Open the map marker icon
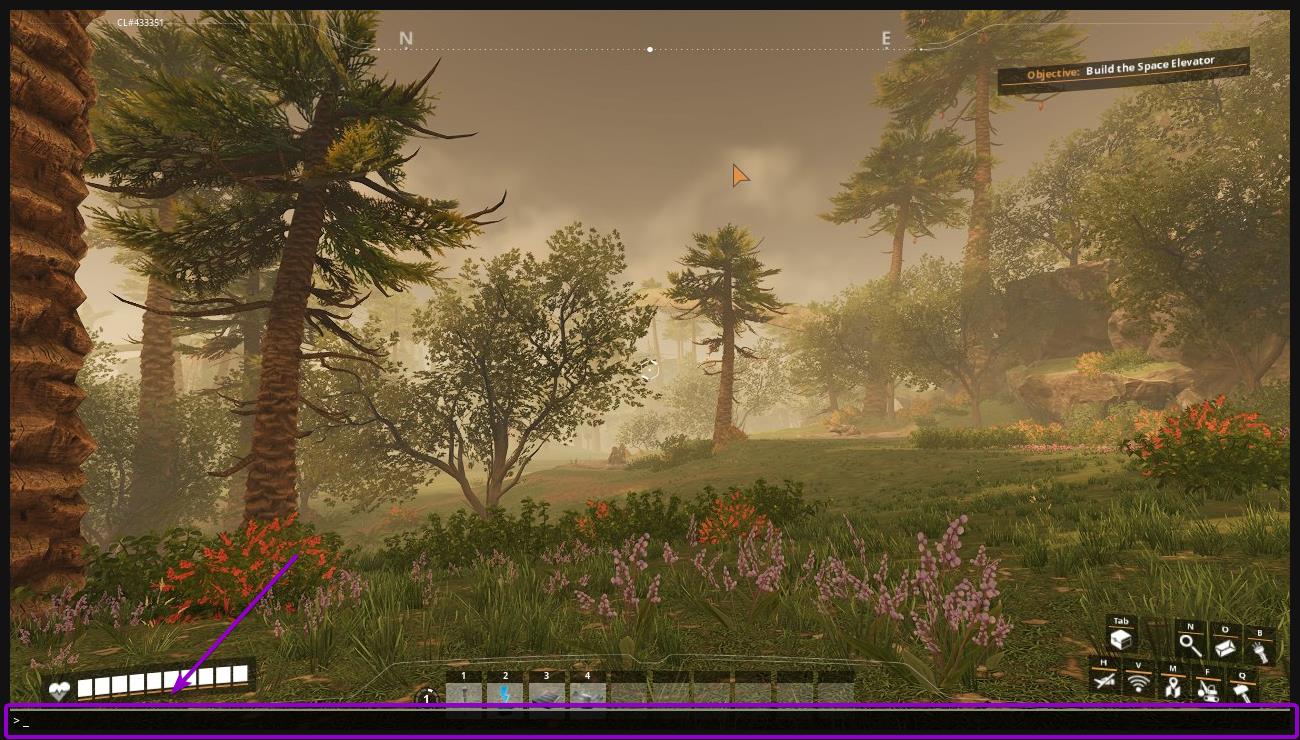The image size is (1300, 740). pyautogui.click(x=1172, y=686)
